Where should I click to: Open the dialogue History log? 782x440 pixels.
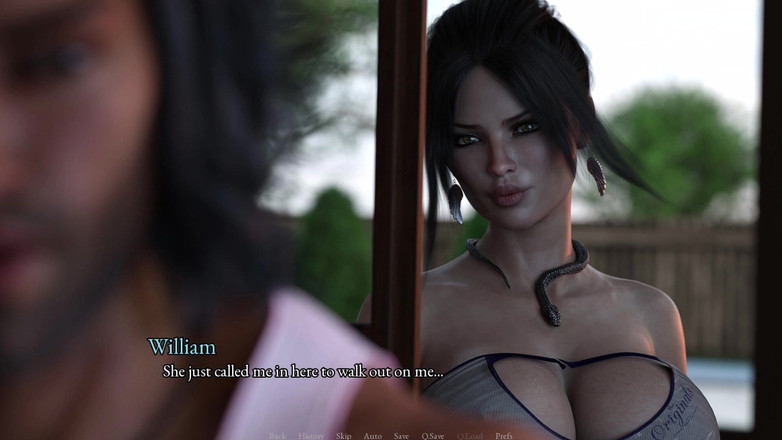point(311,436)
